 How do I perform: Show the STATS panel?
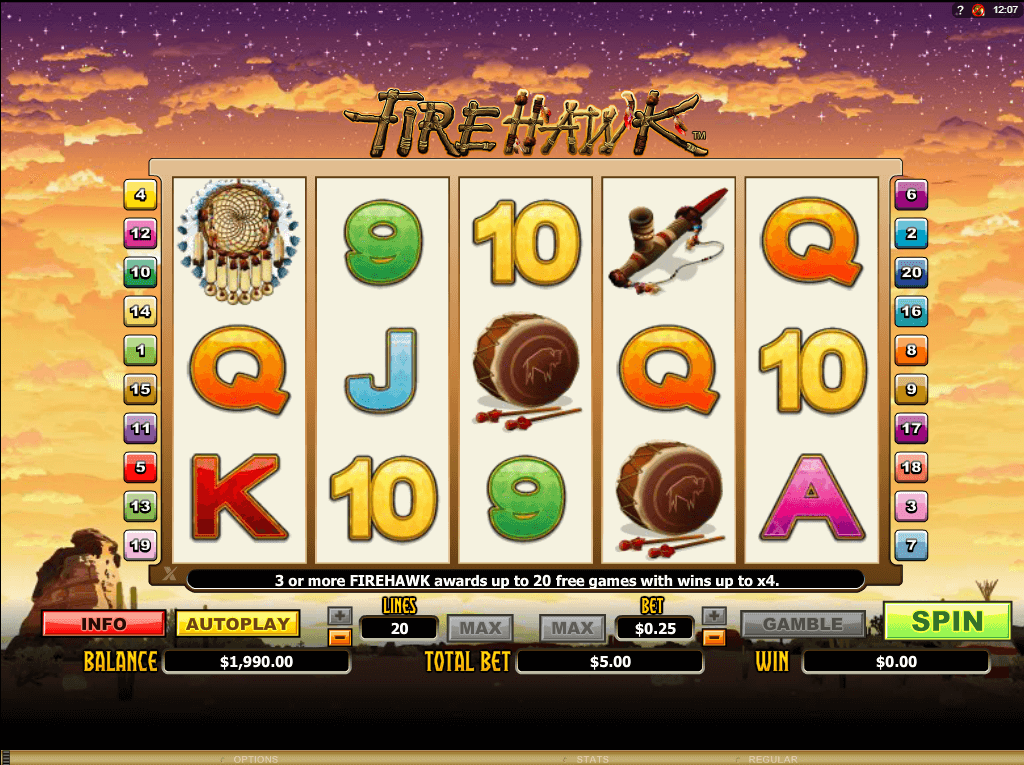pos(594,759)
